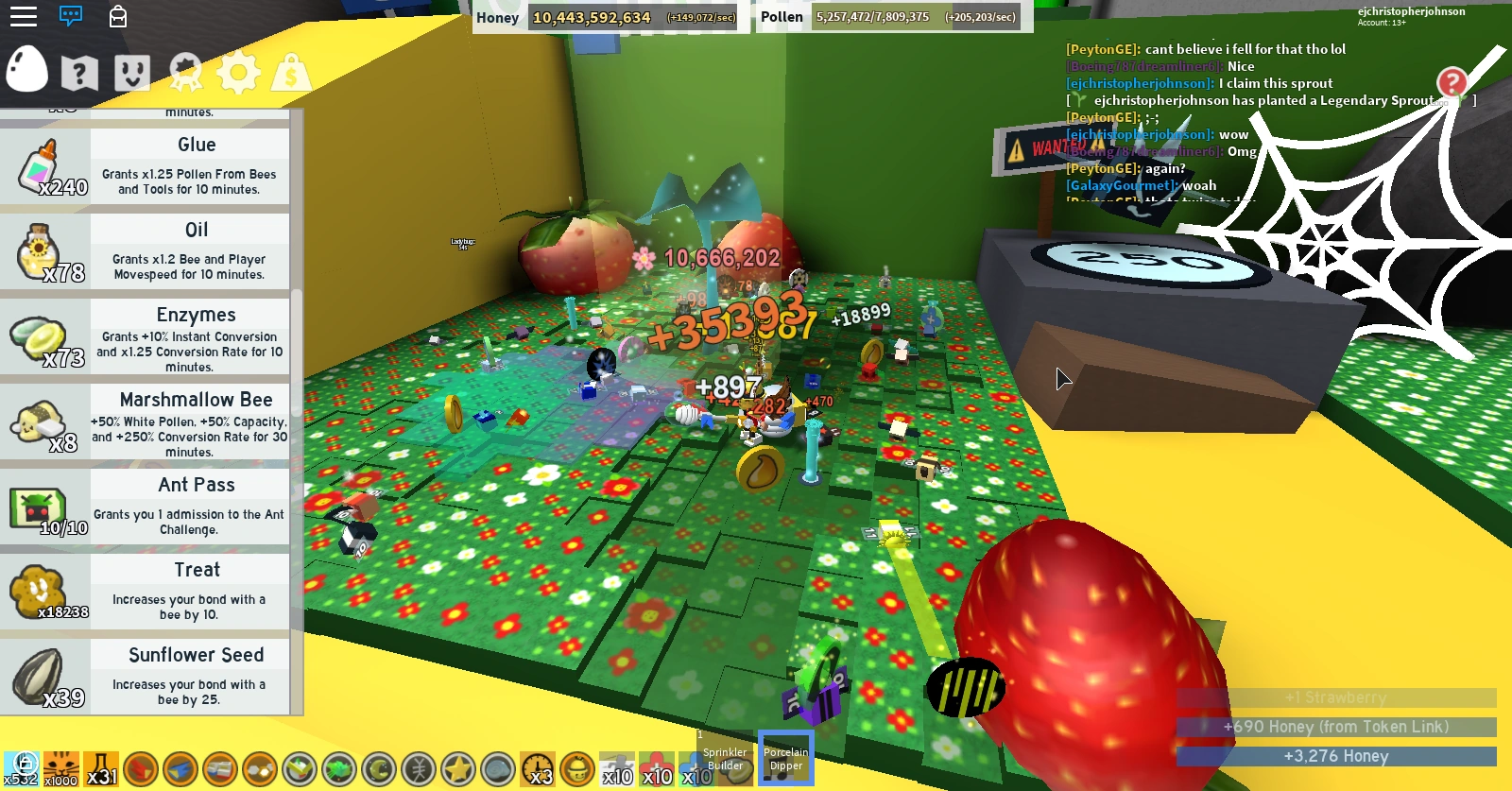Image resolution: width=1512 pixels, height=791 pixels.
Task: Toggle the red question-mark help badge
Action: click(1452, 83)
